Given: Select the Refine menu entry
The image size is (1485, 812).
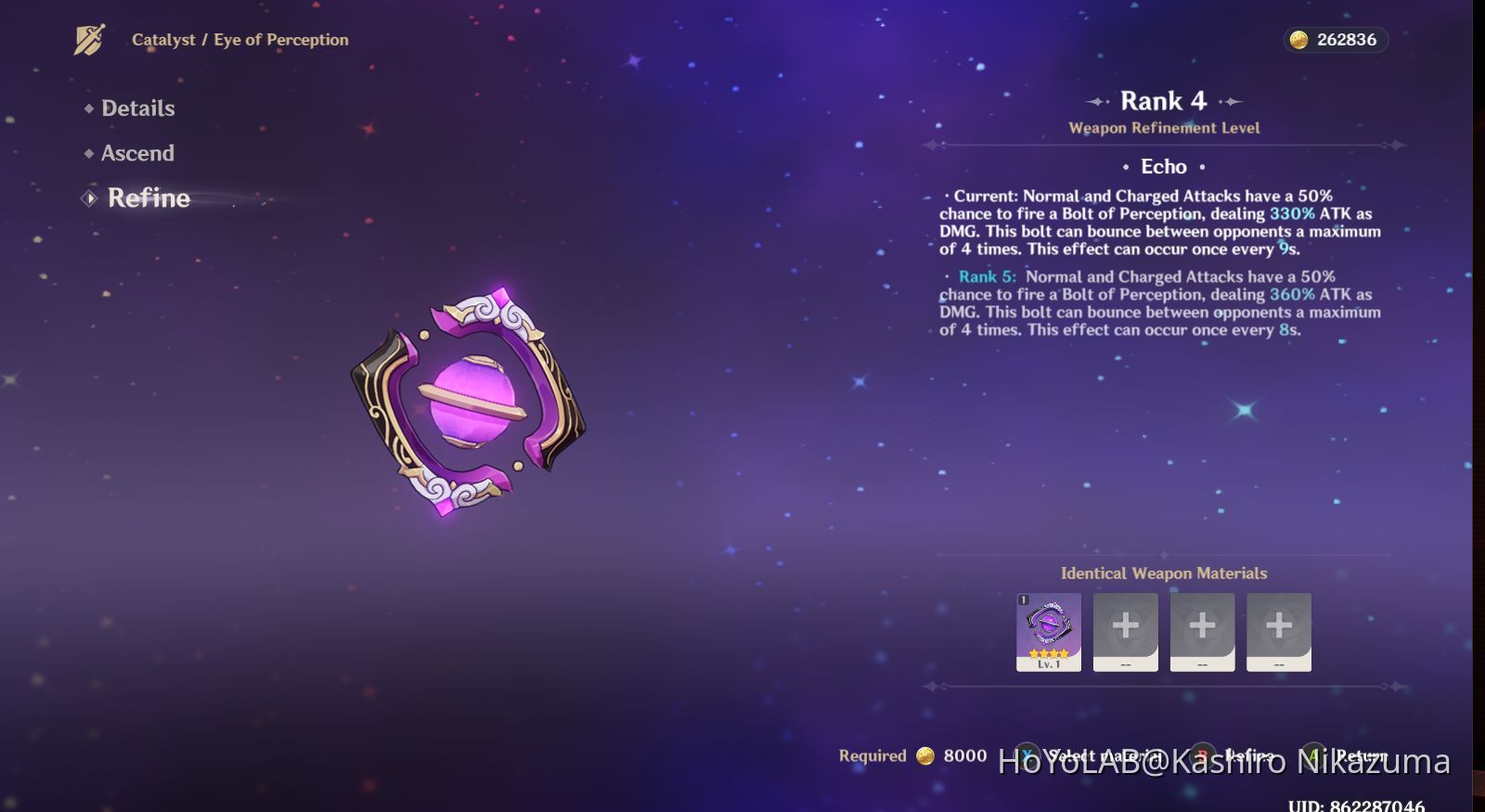Looking at the screenshot, I should coord(148,197).
